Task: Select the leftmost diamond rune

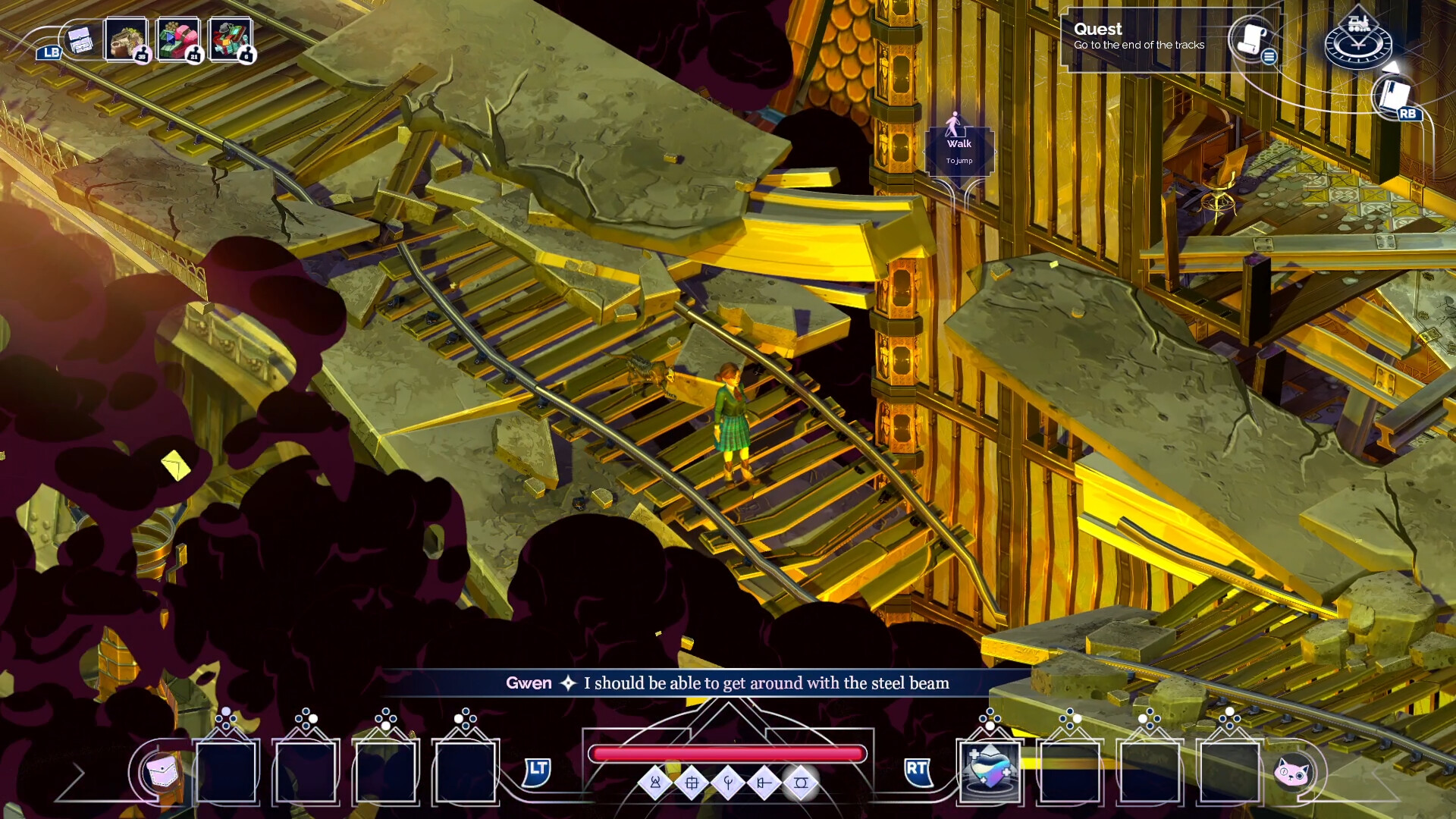Action: (x=655, y=783)
